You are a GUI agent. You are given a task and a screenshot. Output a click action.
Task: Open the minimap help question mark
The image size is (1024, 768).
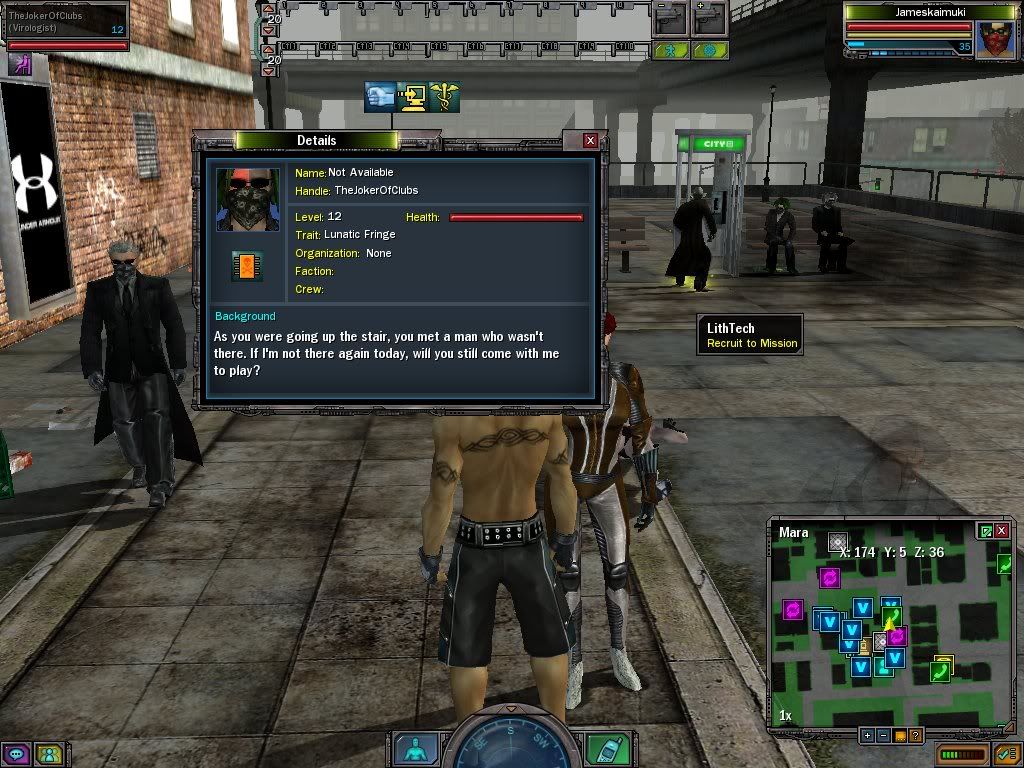[915, 735]
